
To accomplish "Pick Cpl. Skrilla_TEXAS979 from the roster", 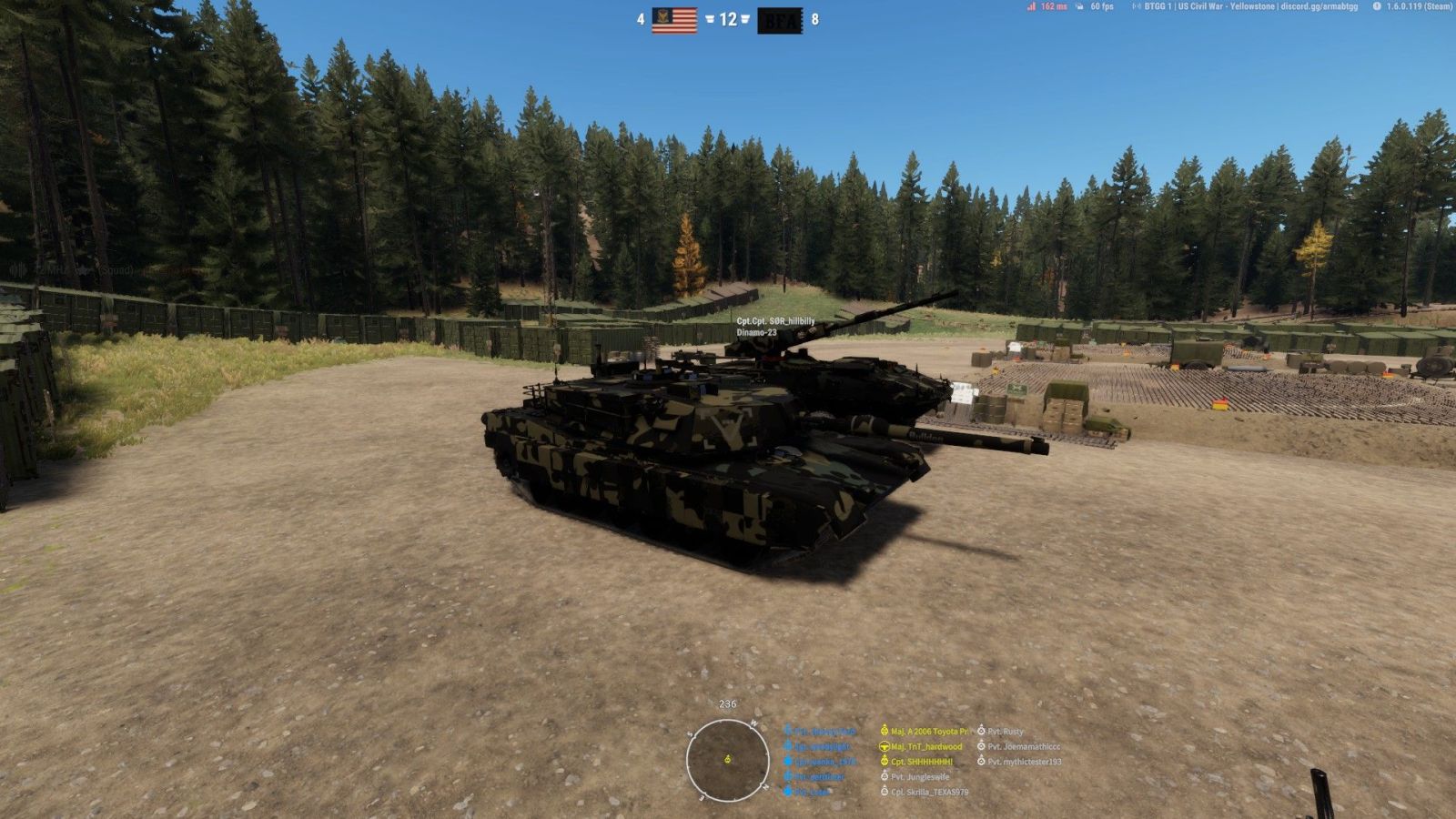I will pos(929,793).
